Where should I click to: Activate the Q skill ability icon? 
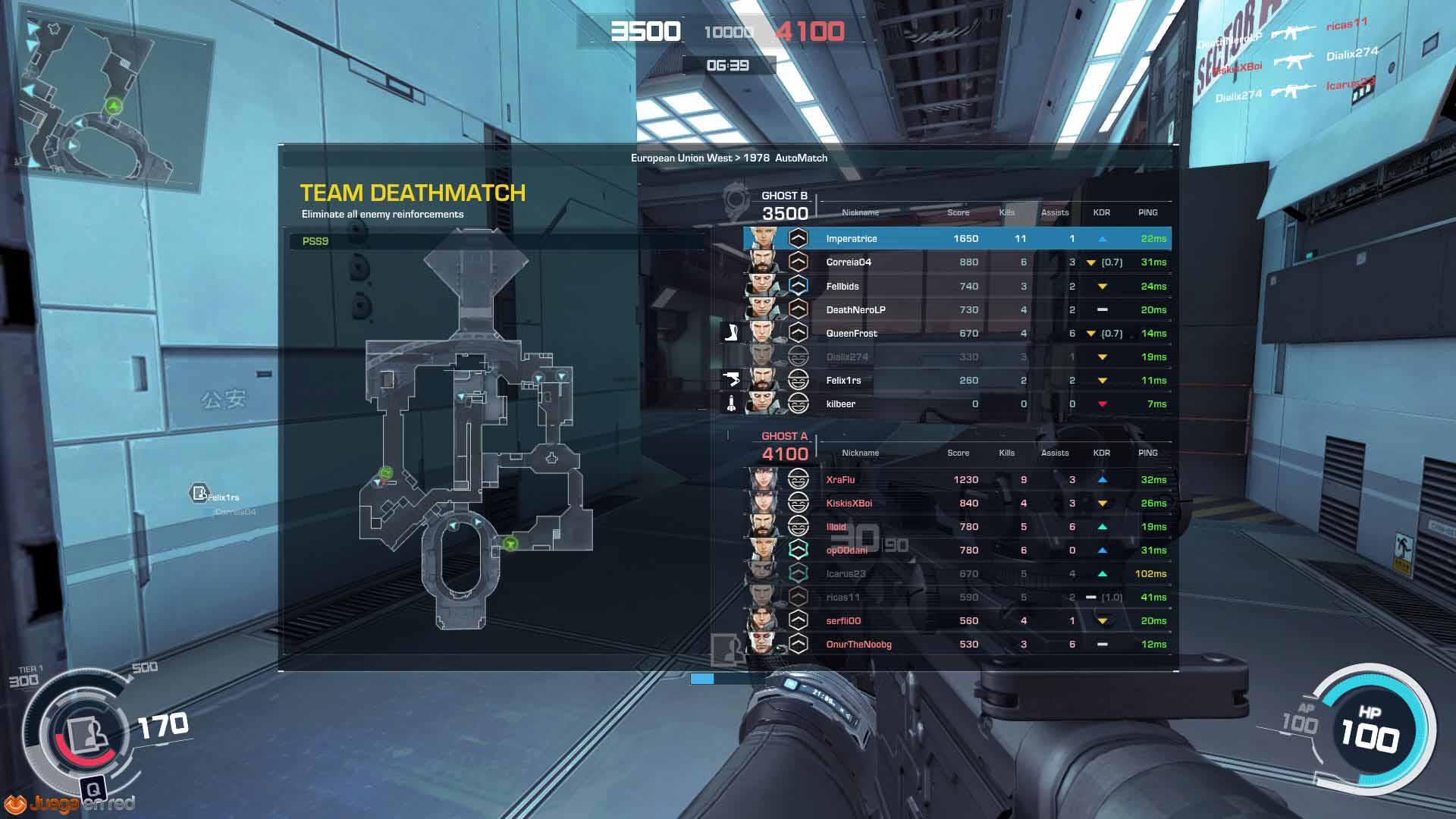(93, 789)
